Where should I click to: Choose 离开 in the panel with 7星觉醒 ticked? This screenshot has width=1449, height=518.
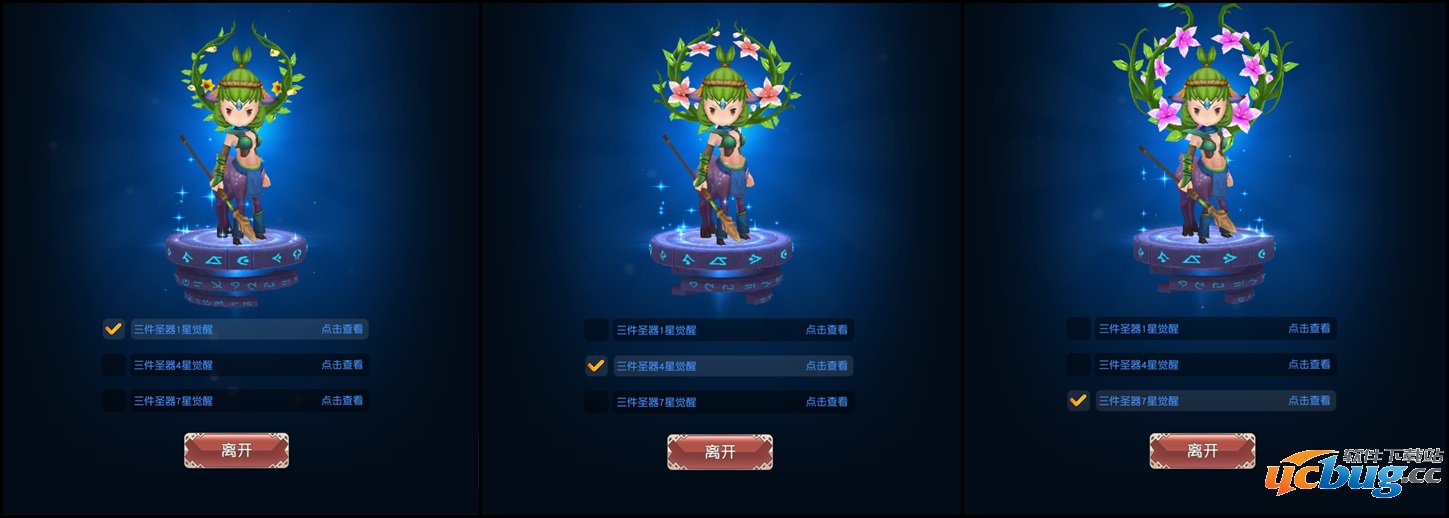tap(1202, 451)
